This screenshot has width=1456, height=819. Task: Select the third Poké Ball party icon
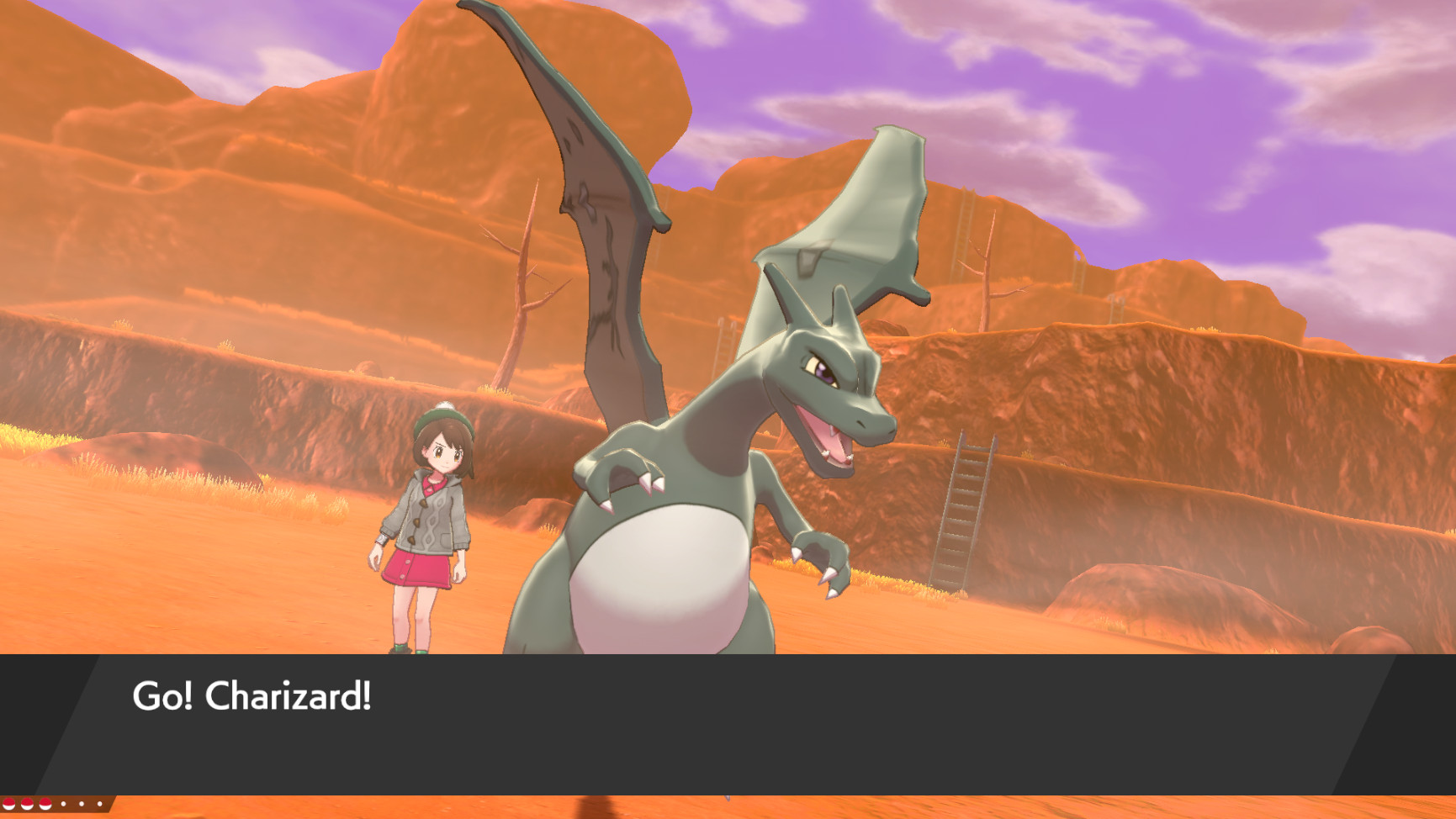coord(45,804)
